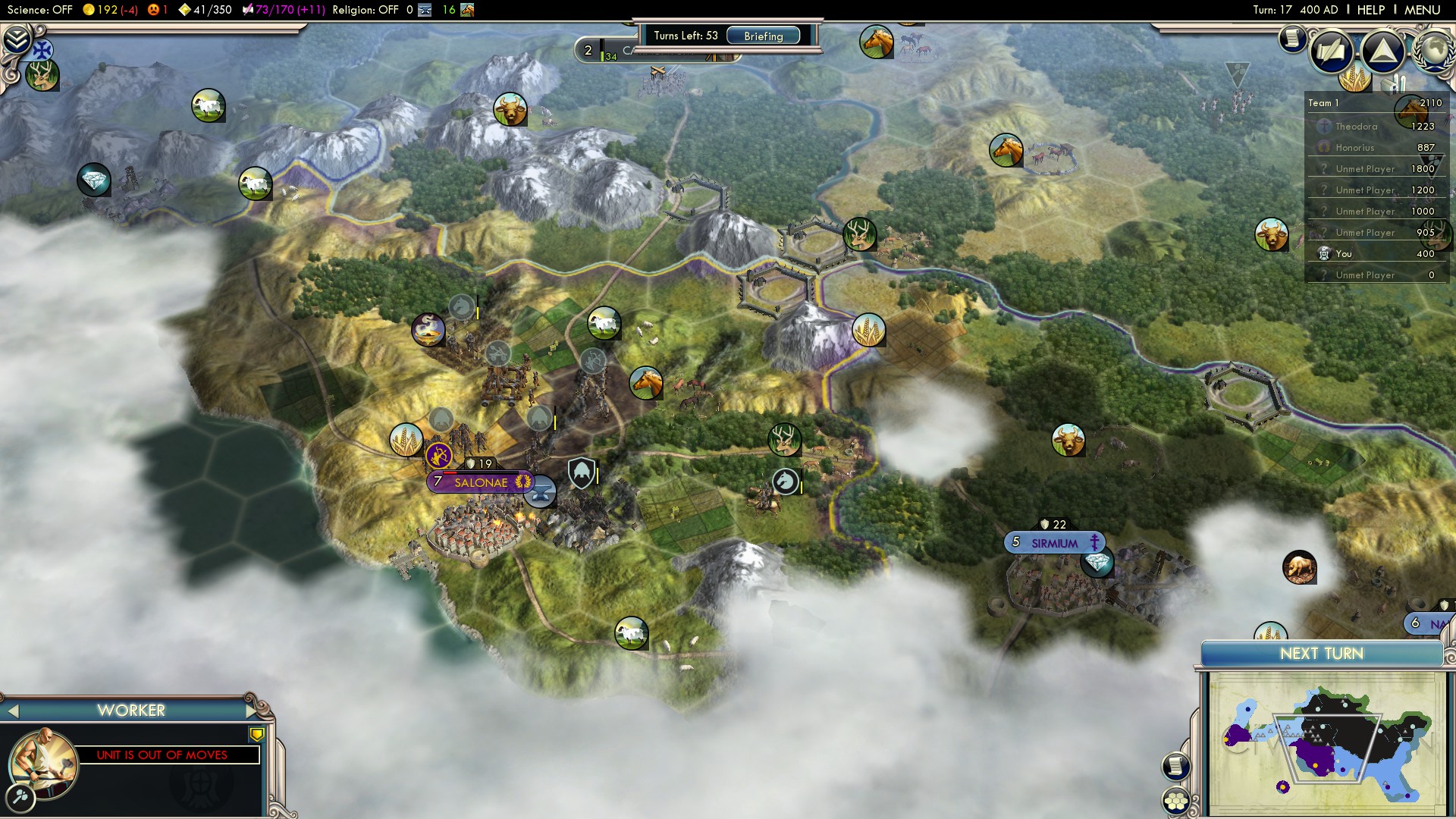Image resolution: width=1456 pixels, height=819 pixels.
Task: Cycle to the next unit arrow
Action: [x=251, y=711]
